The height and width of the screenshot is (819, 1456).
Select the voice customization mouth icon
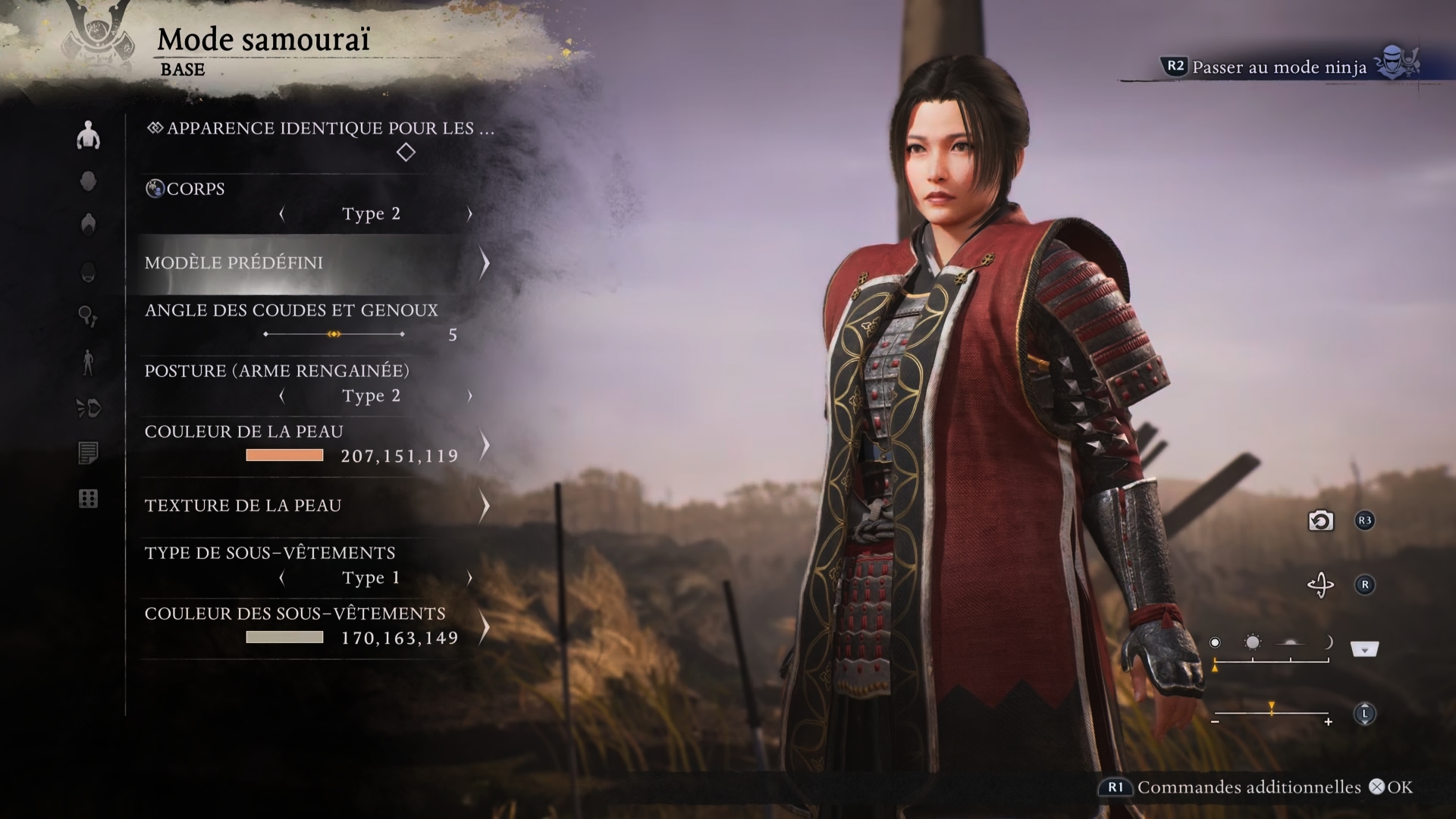click(89, 408)
